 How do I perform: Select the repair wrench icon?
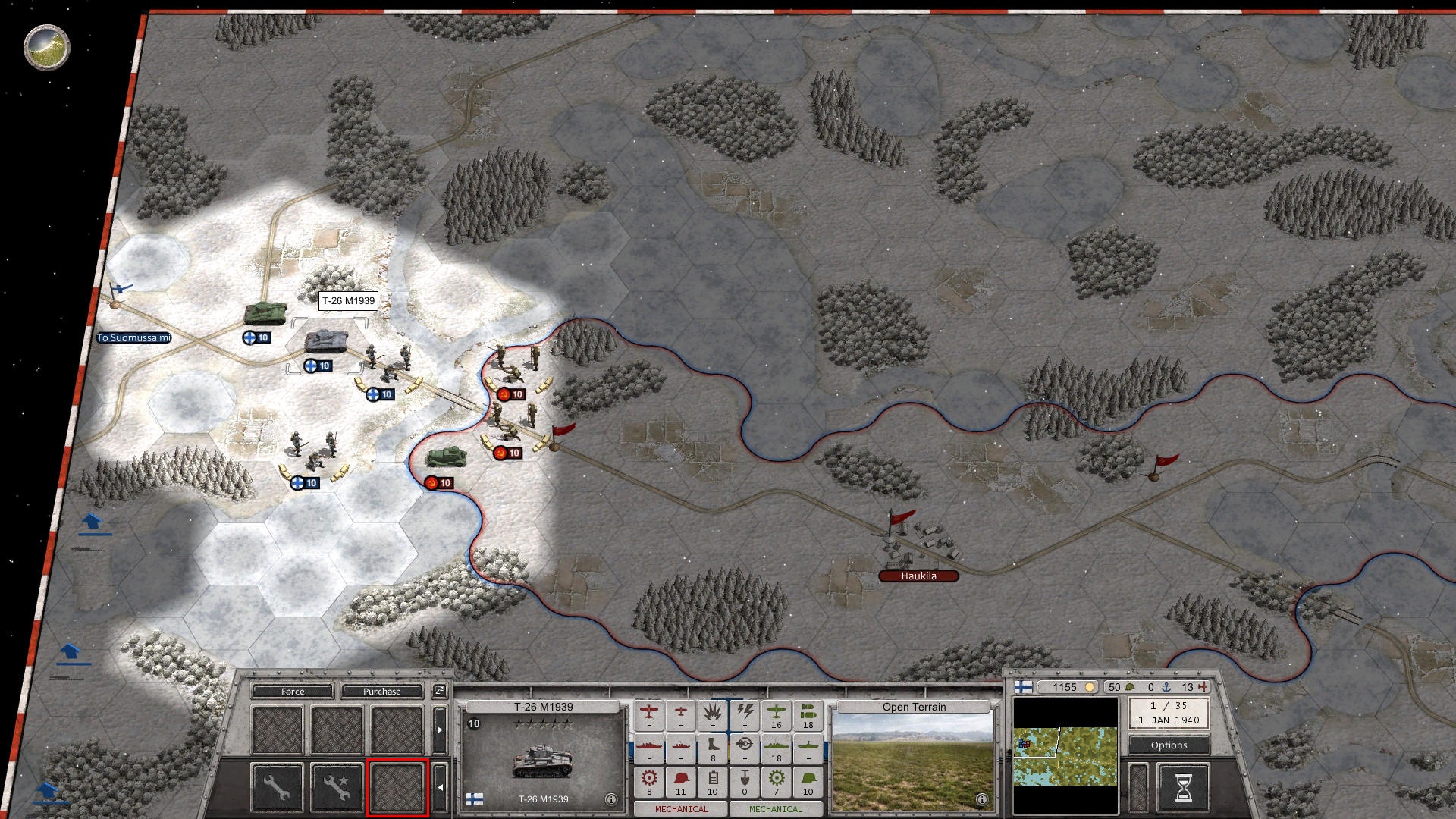[278, 789]
